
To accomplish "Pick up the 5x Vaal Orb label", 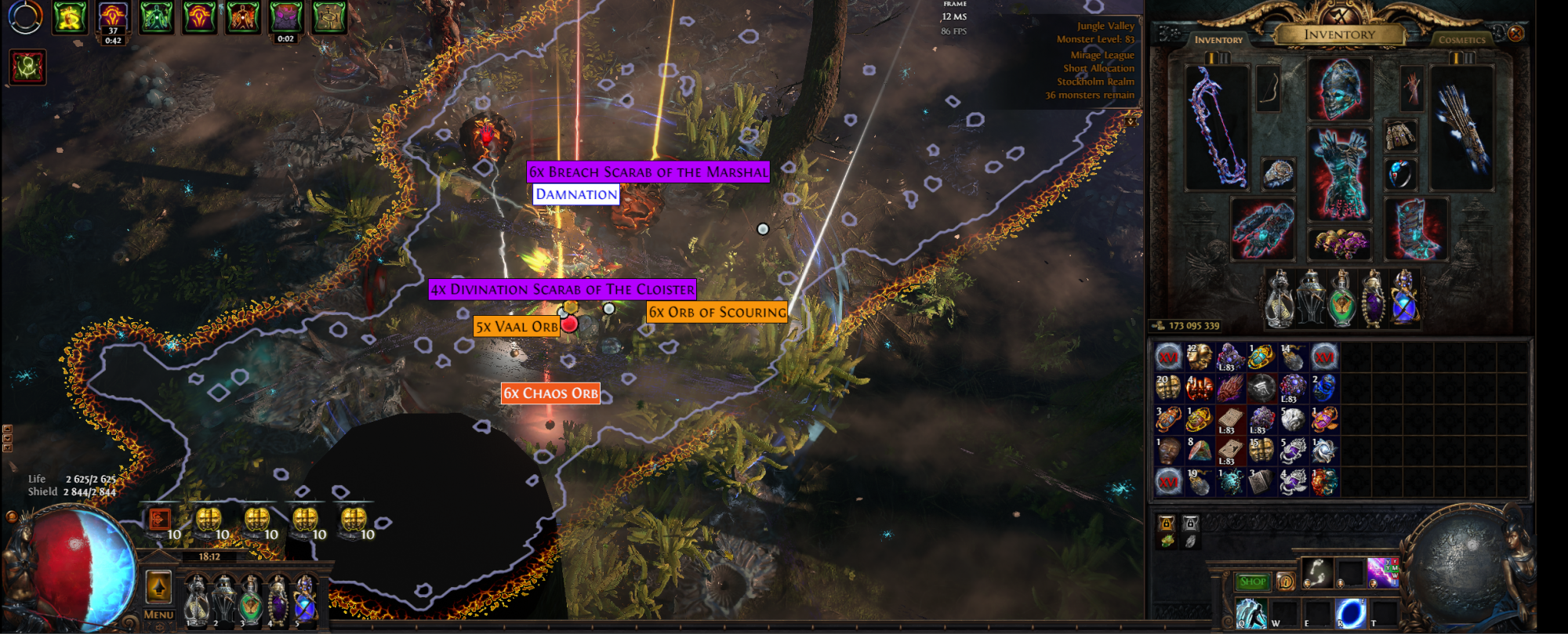I will click(516, 327).
